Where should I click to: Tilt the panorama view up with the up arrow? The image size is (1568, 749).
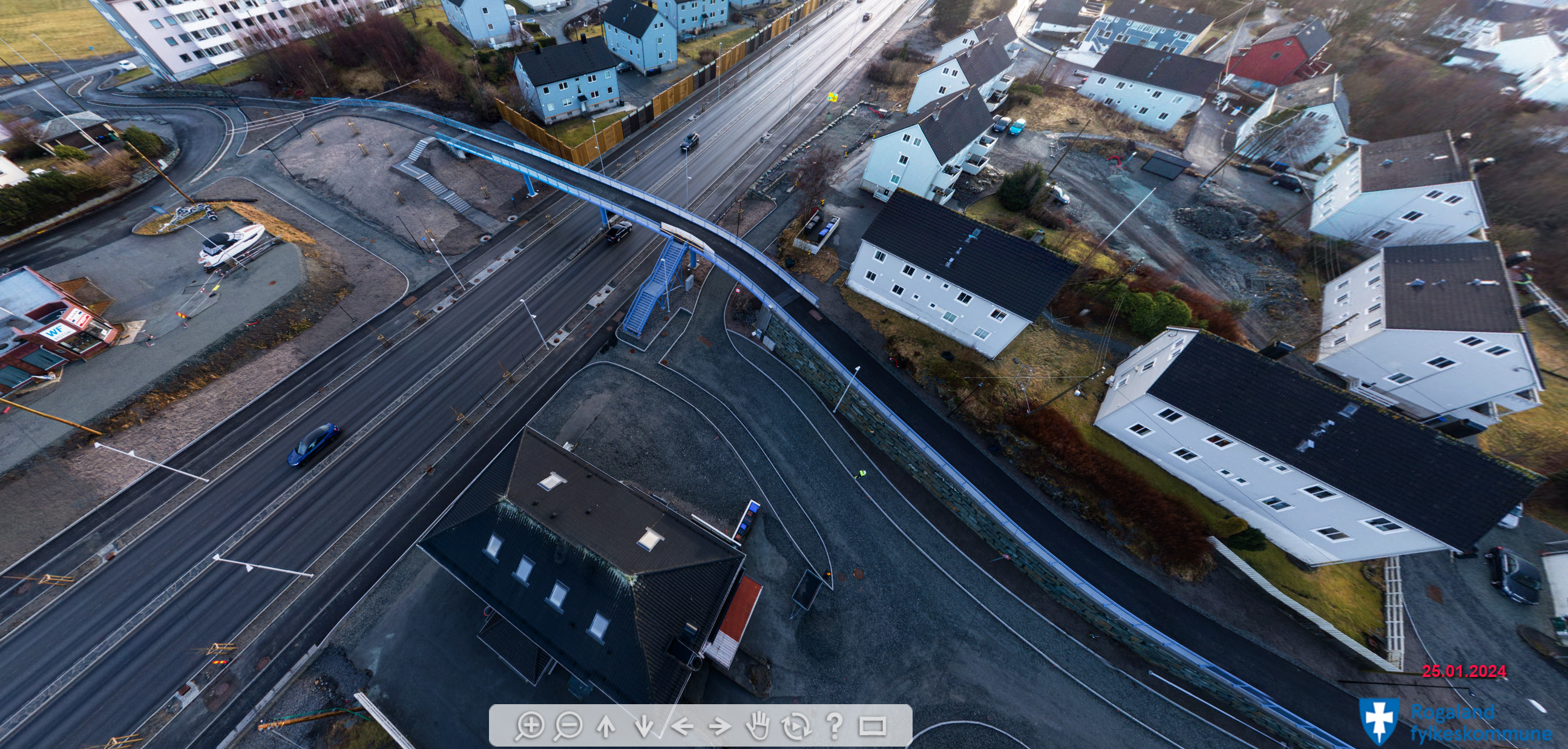tap(606, 726)
